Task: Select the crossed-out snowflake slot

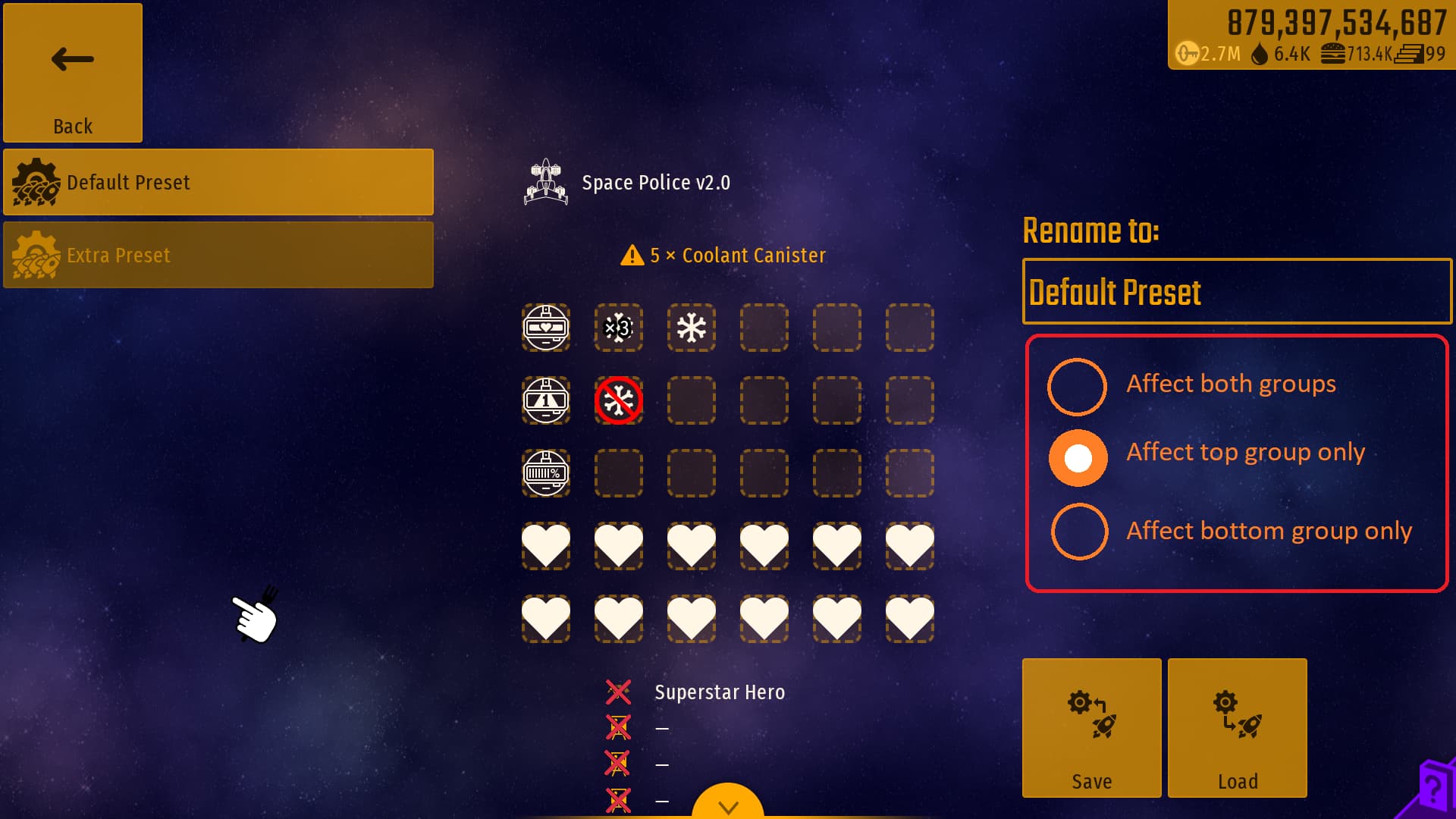Action: pyautogui.click(x=619, y=400)
